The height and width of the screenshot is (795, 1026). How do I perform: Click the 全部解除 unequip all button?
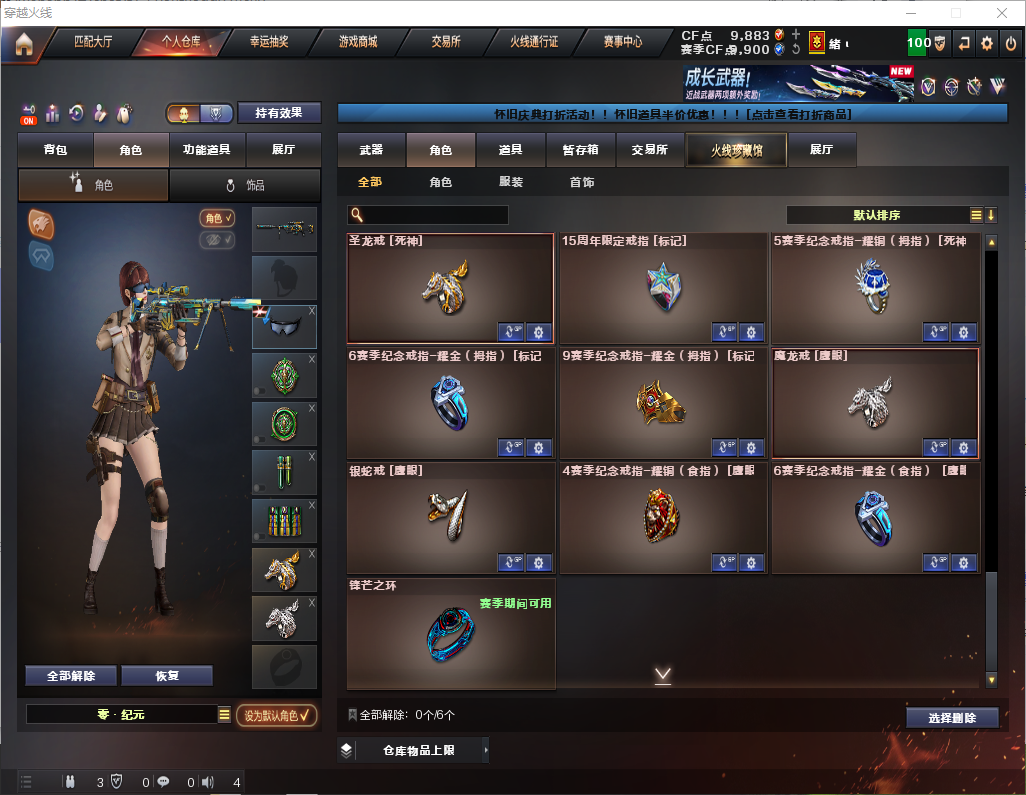click(71, 676)
